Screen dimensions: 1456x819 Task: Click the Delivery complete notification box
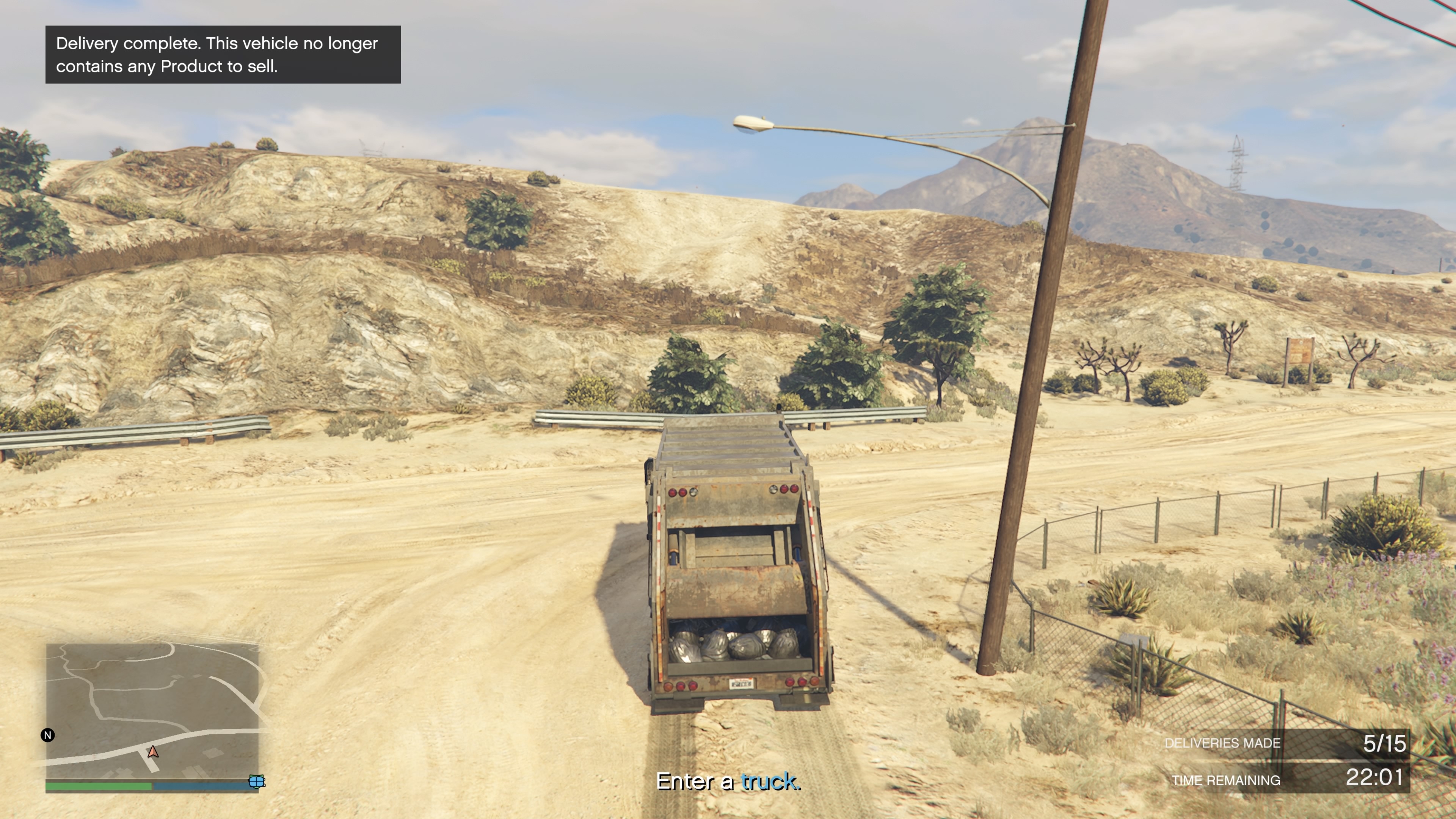(223, 55)
